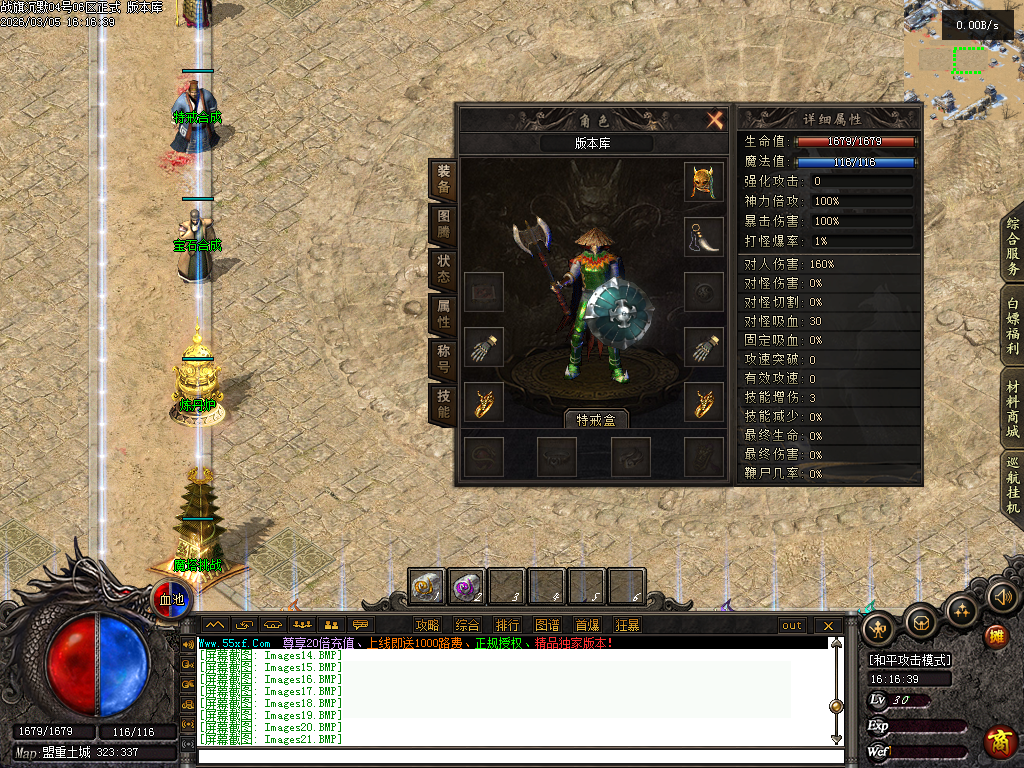Open the 攻略 guide from chat bar
Viewport: 1024px width, 768px height.
(427, 625)
